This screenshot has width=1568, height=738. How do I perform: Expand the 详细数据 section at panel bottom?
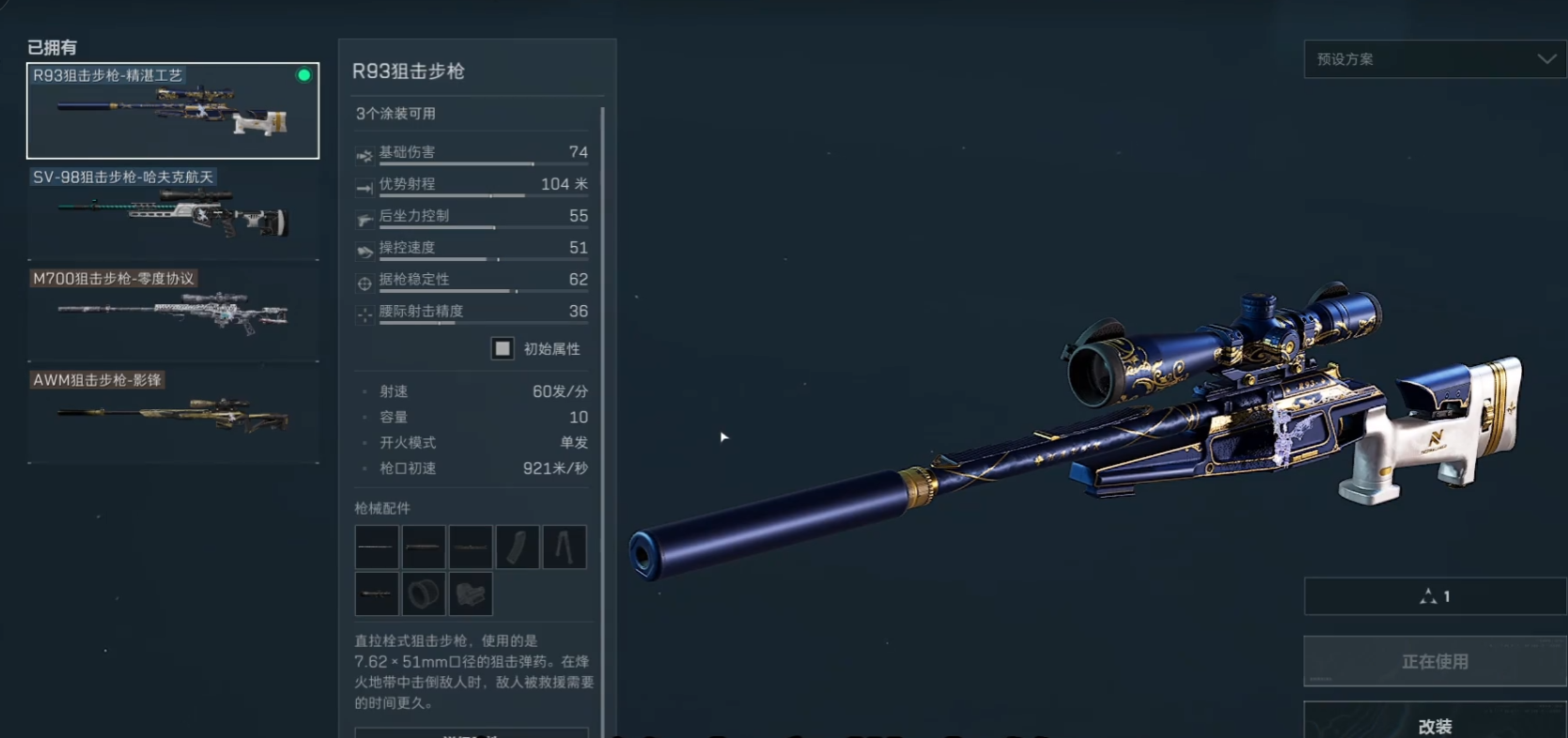[472, 732]
